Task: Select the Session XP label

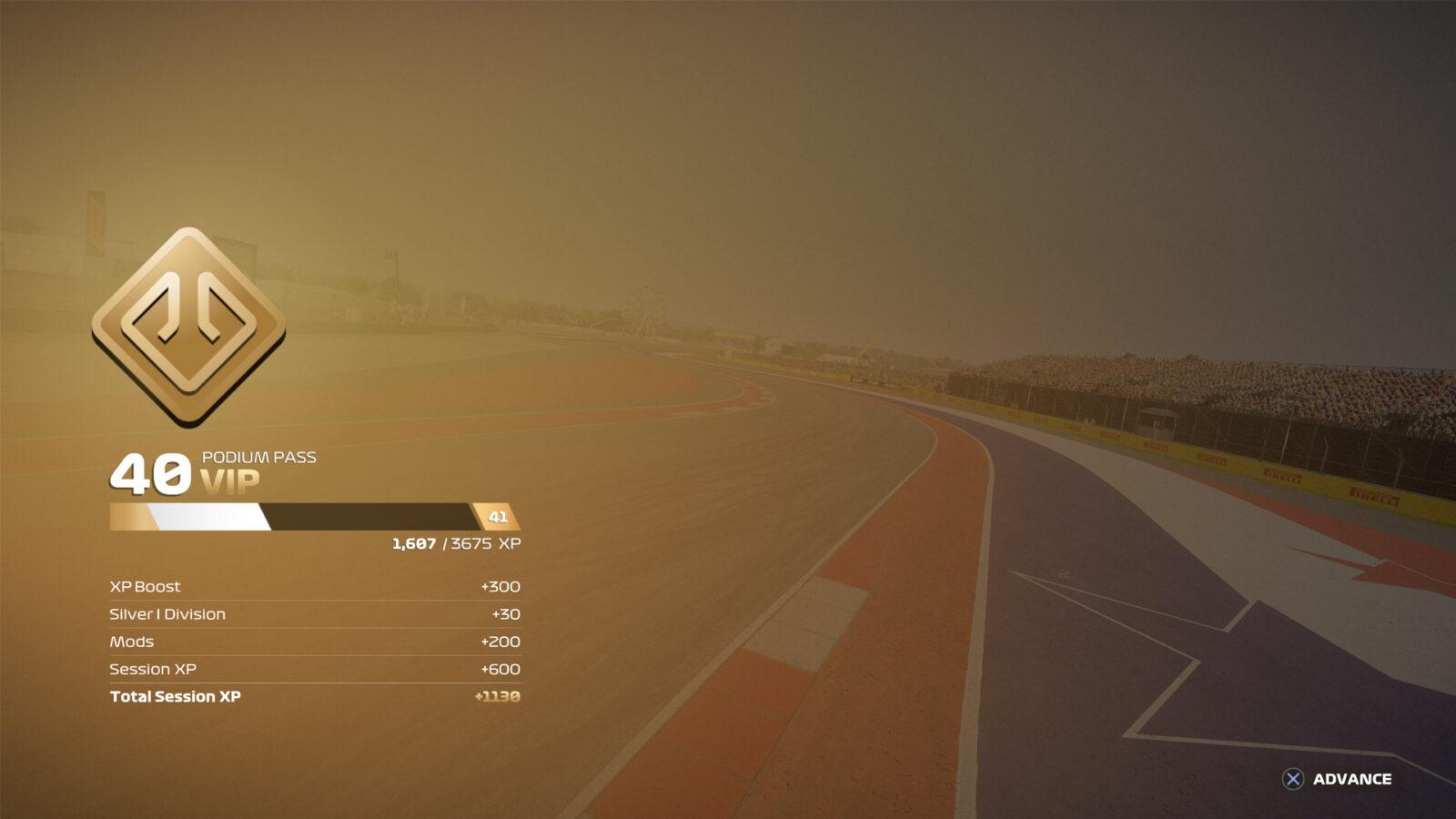Action: pyautogui.click(x=154, y=669)
